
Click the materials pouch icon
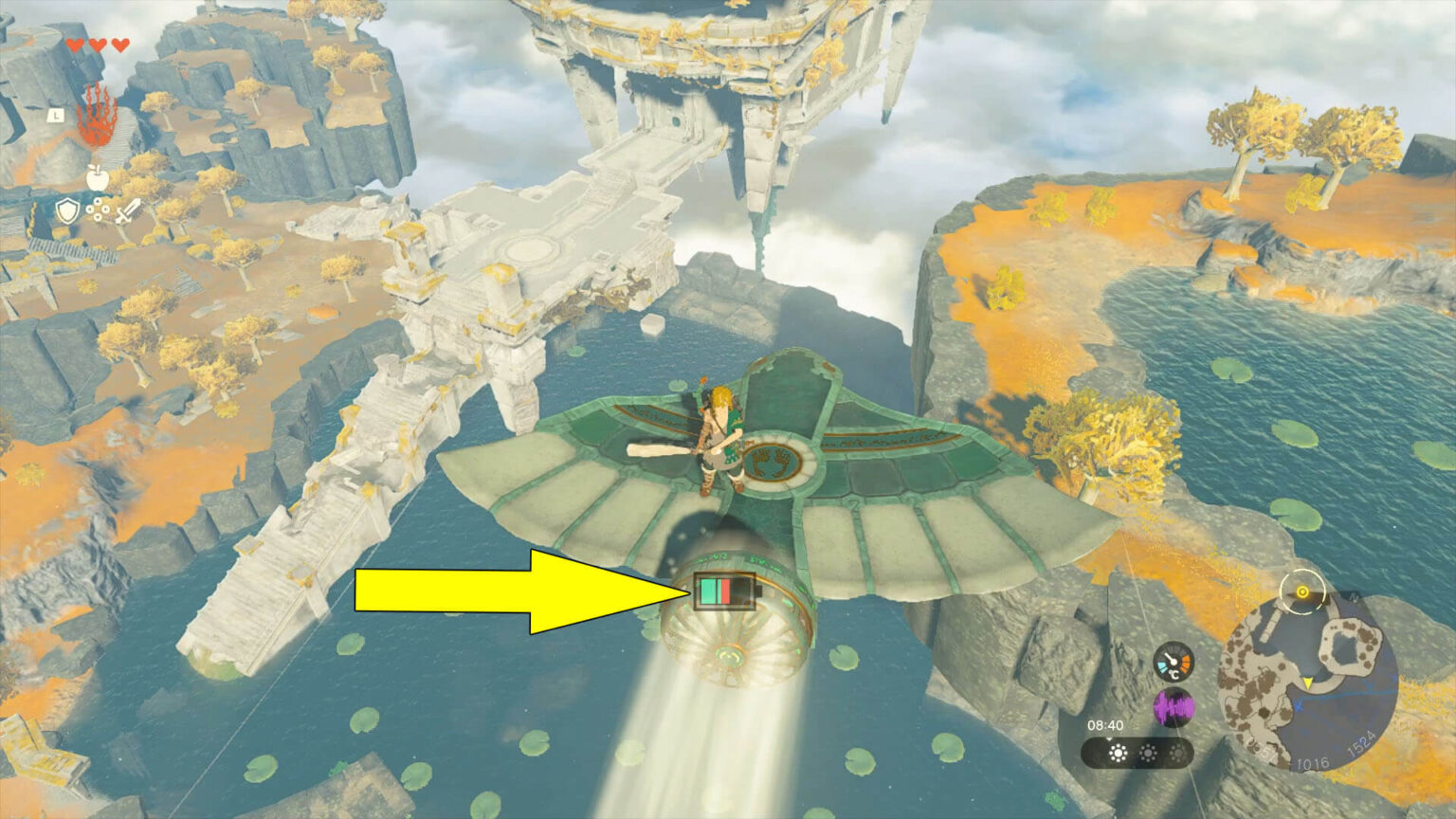pyautogui.click(x=99, y=210)
